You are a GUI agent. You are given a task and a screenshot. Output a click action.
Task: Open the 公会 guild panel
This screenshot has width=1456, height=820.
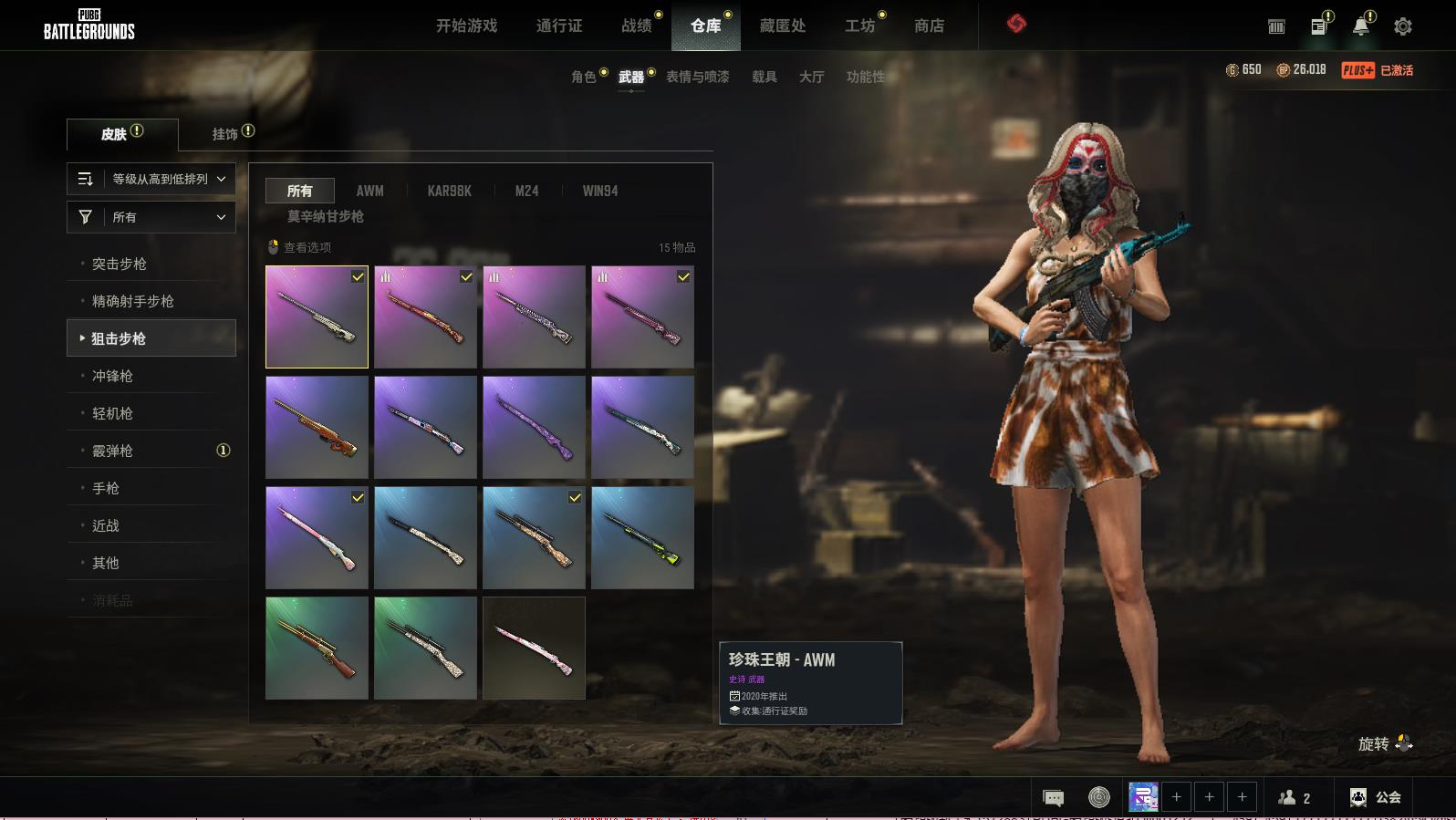1376,797
